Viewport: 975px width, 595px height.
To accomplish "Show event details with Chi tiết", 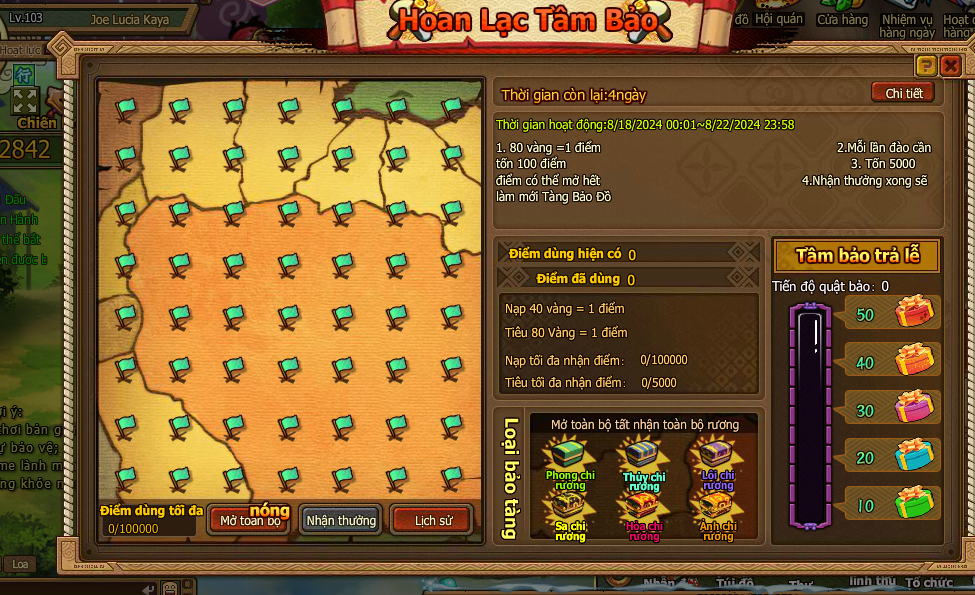I will click(902, 93).
